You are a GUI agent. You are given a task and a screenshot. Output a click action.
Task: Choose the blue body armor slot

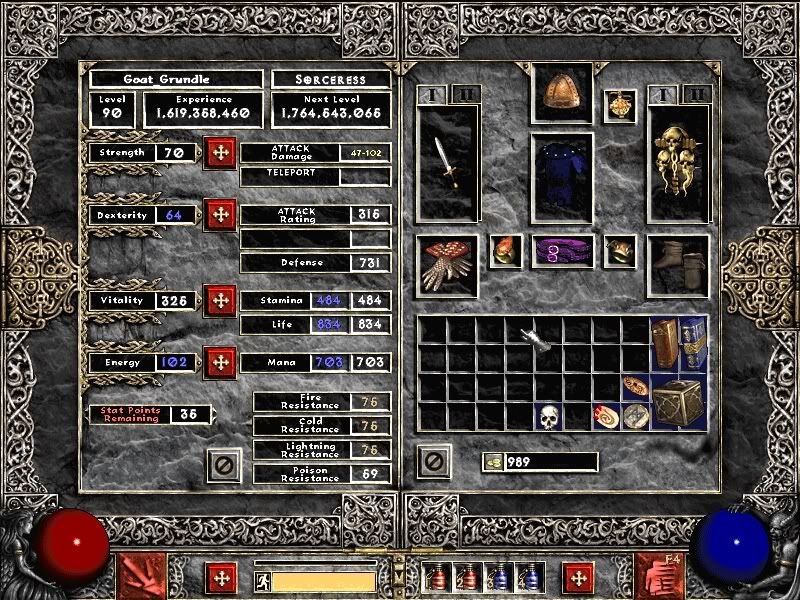pos(561,177)
